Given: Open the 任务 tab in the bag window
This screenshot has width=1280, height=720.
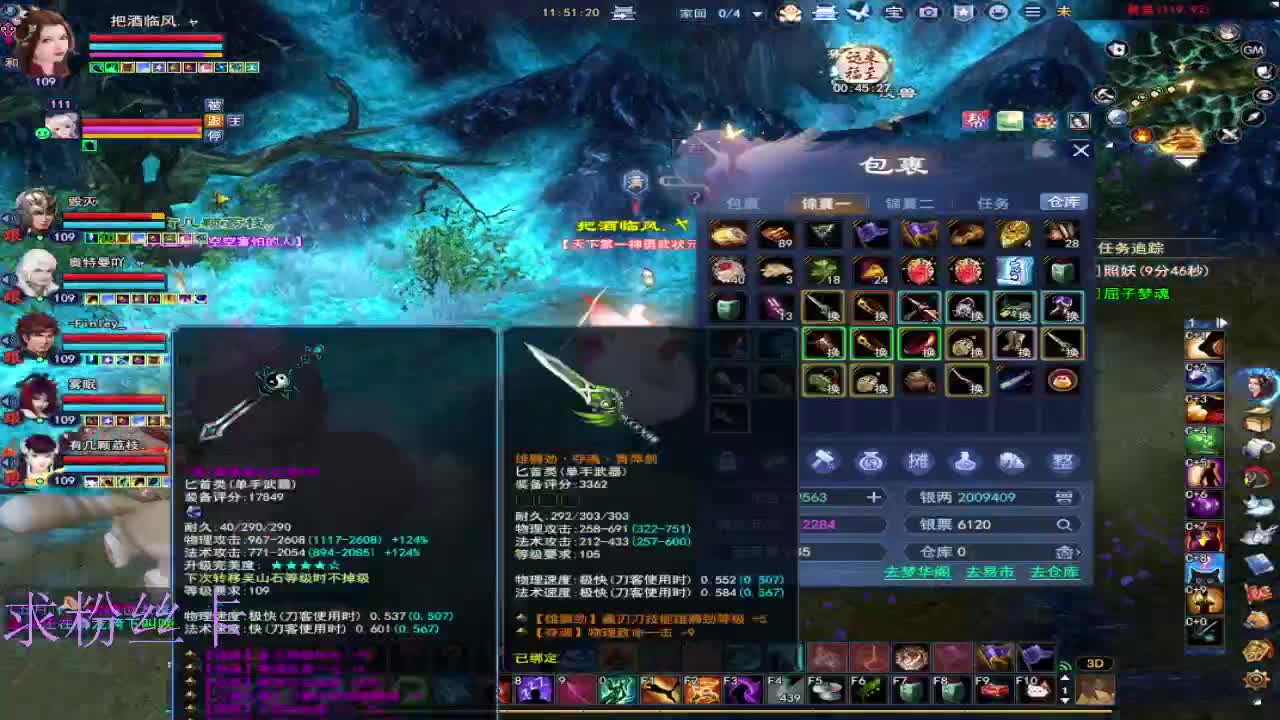Looking at the screenshot, I should click(993, 201).
